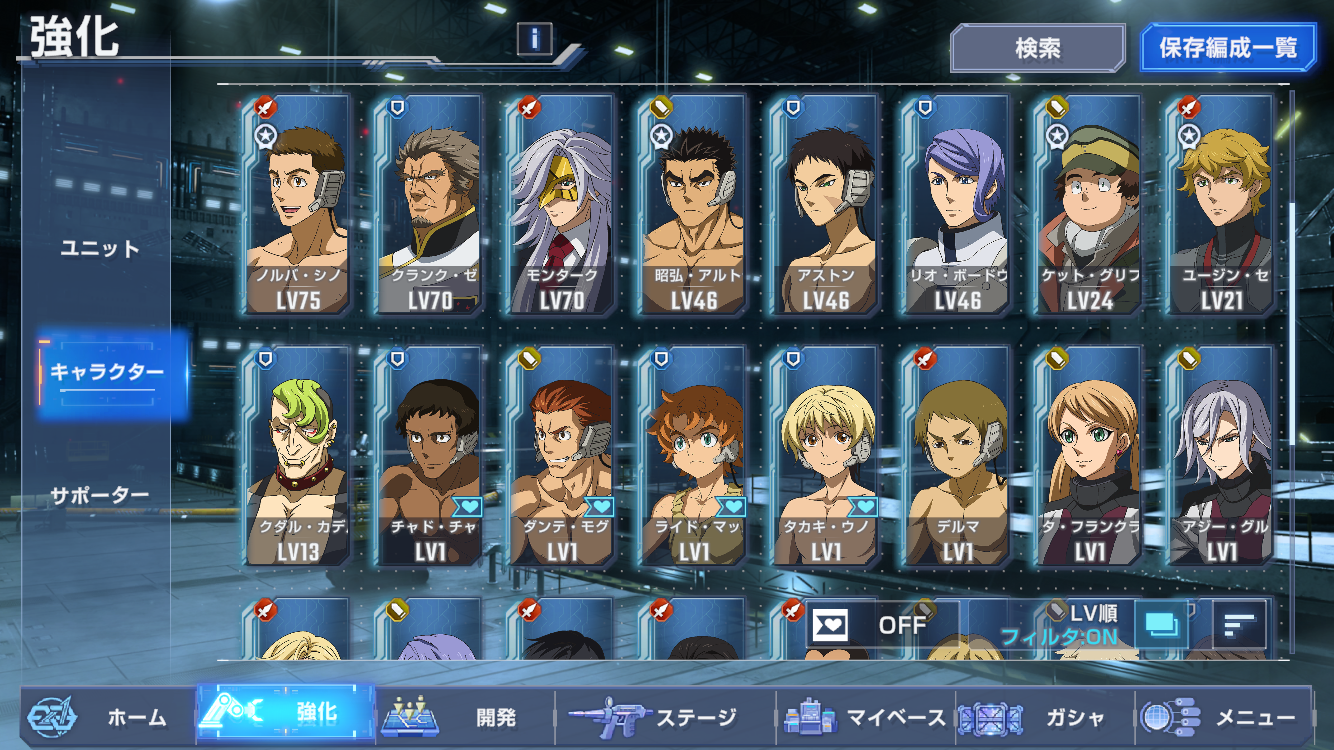
Task: Select the green-haired クダル・カデル LV13 card
Action: (297, 456)
